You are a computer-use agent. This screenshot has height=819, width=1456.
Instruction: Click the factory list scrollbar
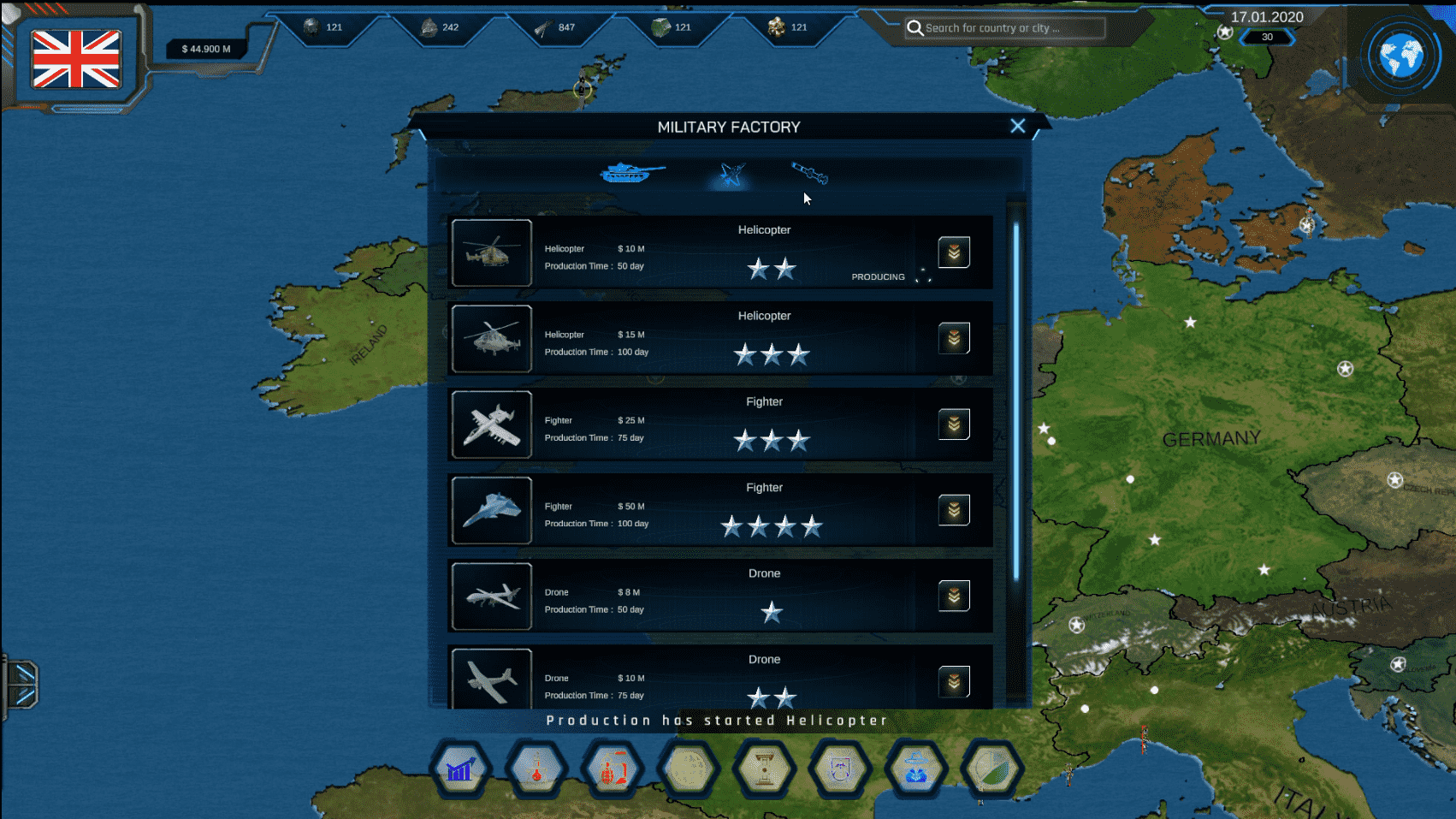pyautogui.click(x=1016, y=402)
